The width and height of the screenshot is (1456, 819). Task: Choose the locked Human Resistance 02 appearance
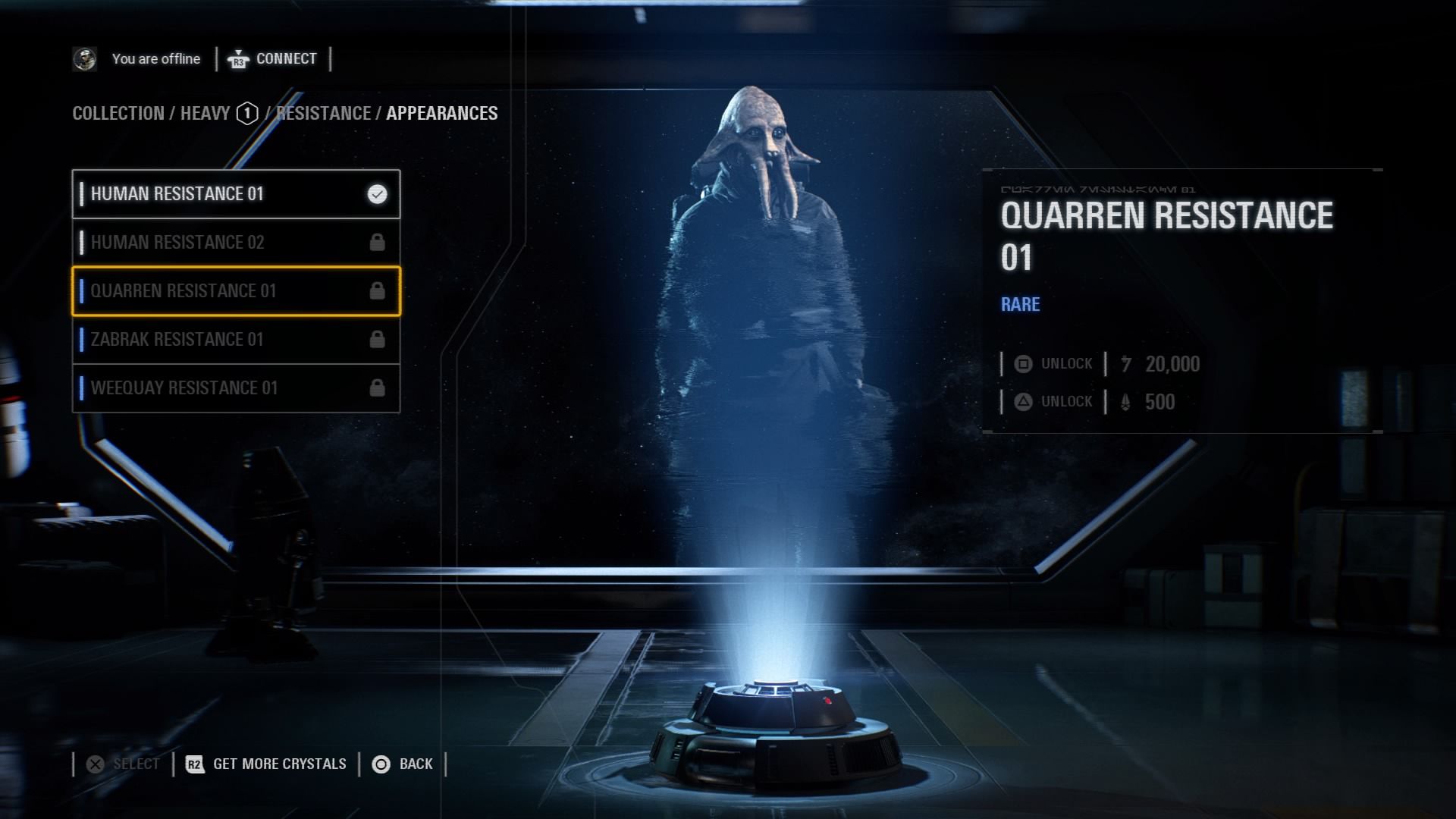(235, 243)
